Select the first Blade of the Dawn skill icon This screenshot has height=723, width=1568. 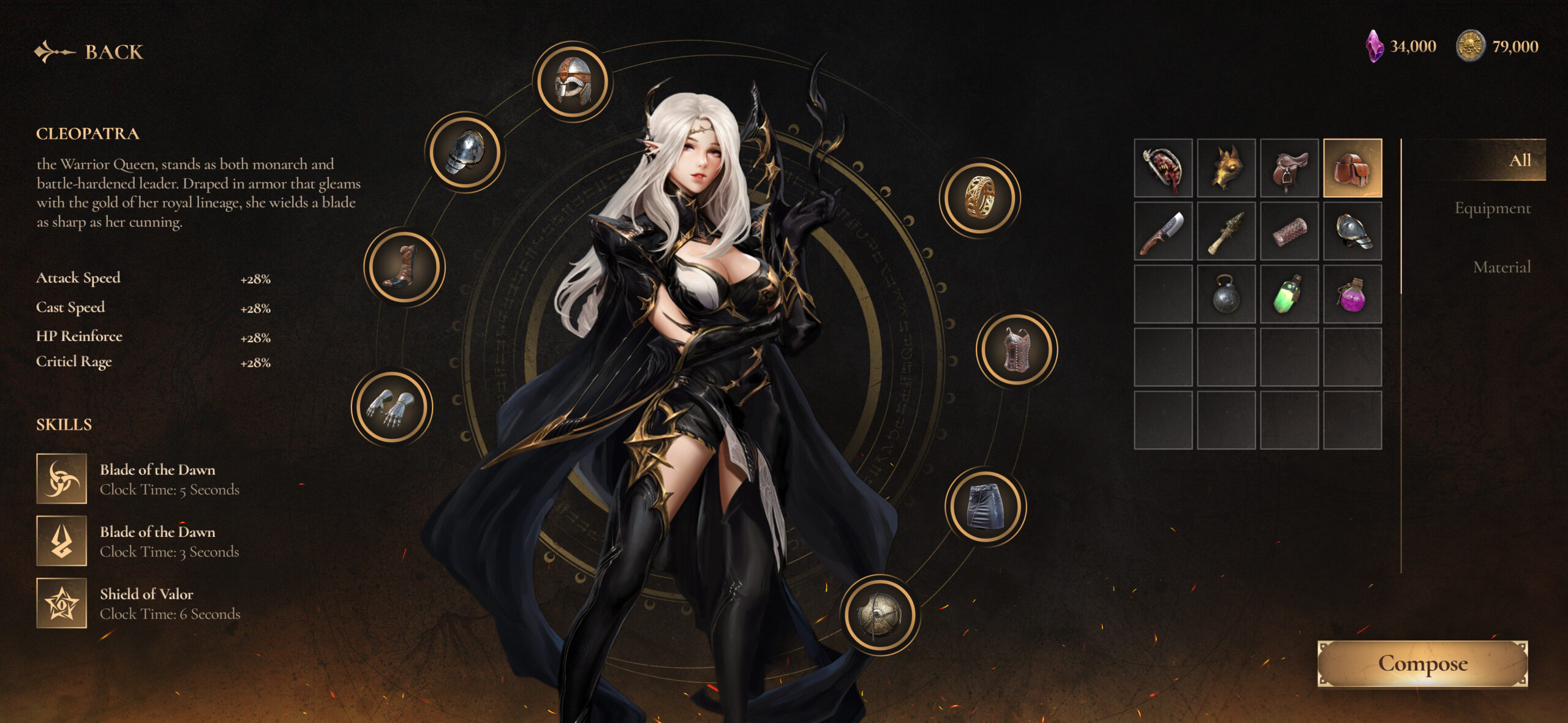(x=62, y=479)
